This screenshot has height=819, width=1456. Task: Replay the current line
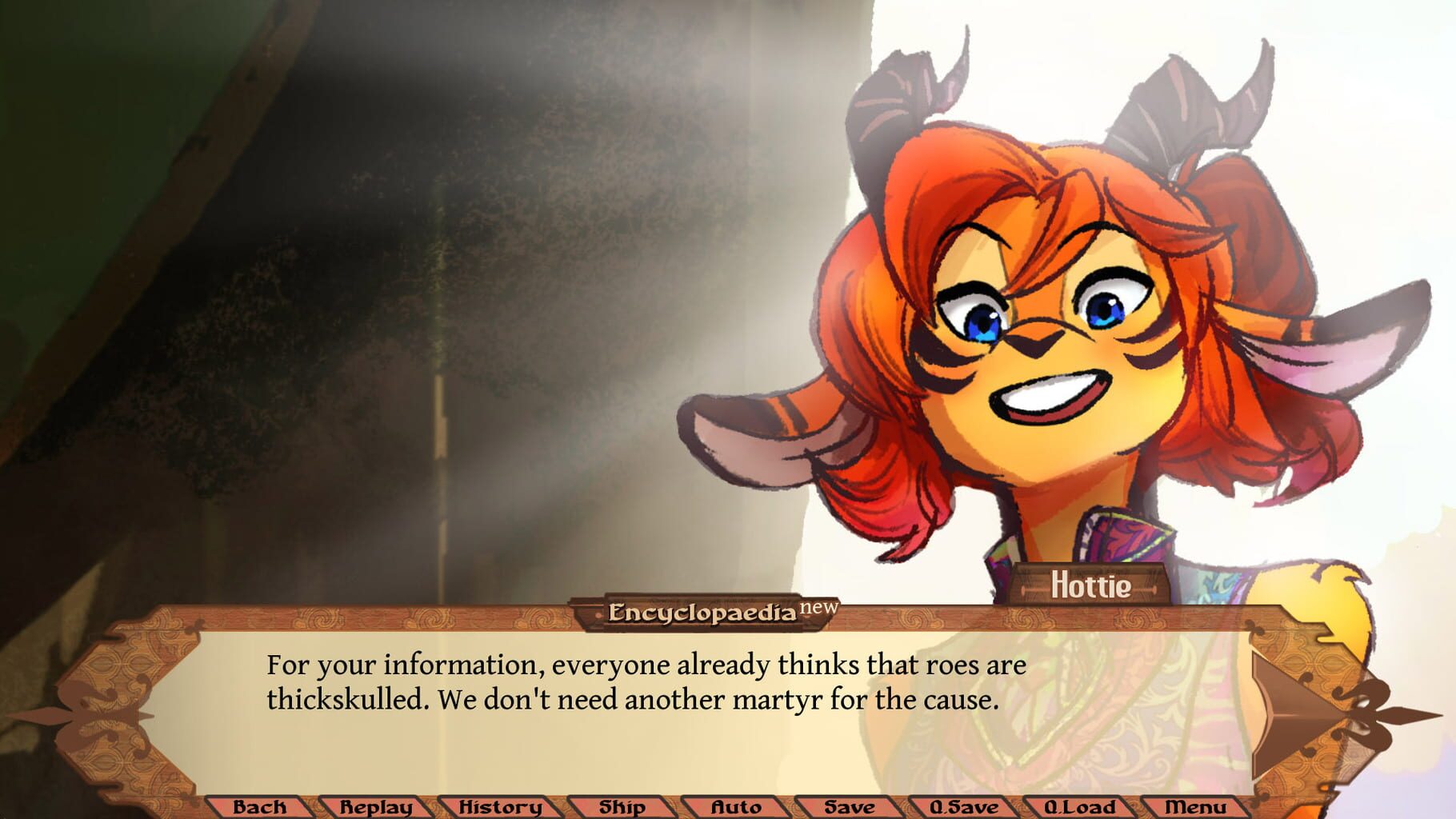pyautogui.click(x=375, y=809)
